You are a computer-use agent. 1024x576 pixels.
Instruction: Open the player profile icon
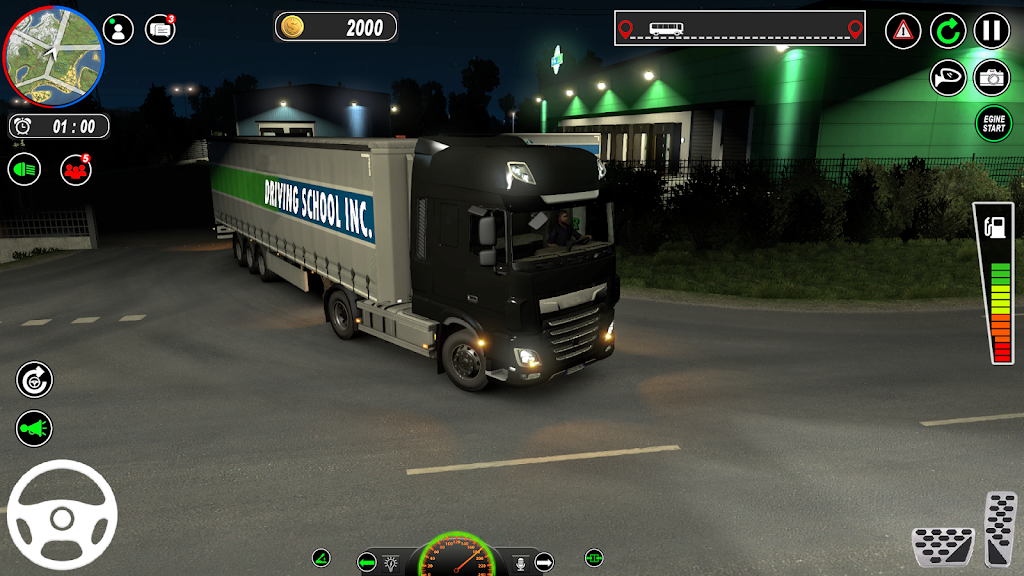(x=118, y=30)
